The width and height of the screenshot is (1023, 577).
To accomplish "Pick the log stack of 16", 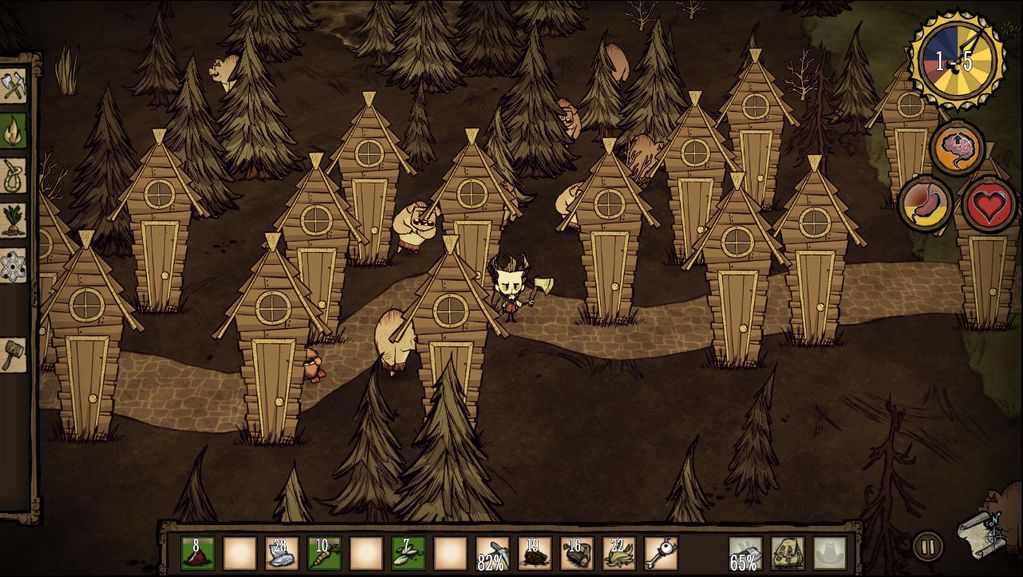I will pos(577,553).
